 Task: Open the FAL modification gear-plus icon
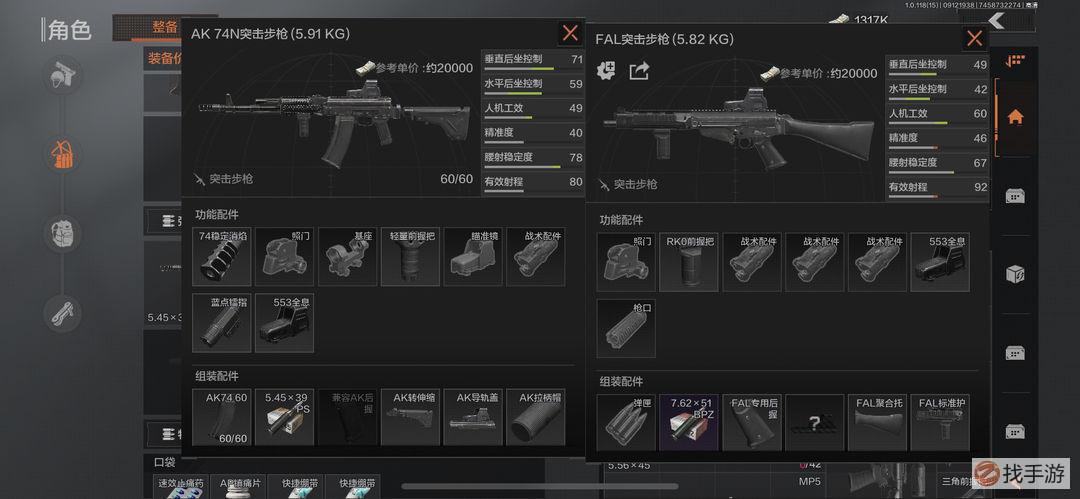[x=607, y=71]
